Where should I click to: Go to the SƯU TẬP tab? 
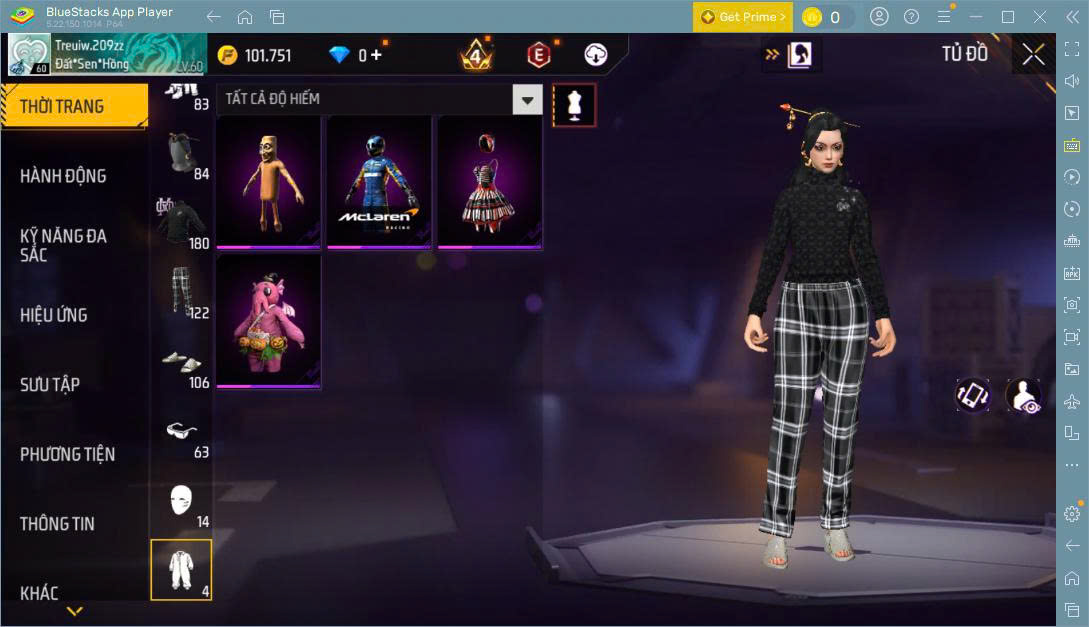(50, 385)
